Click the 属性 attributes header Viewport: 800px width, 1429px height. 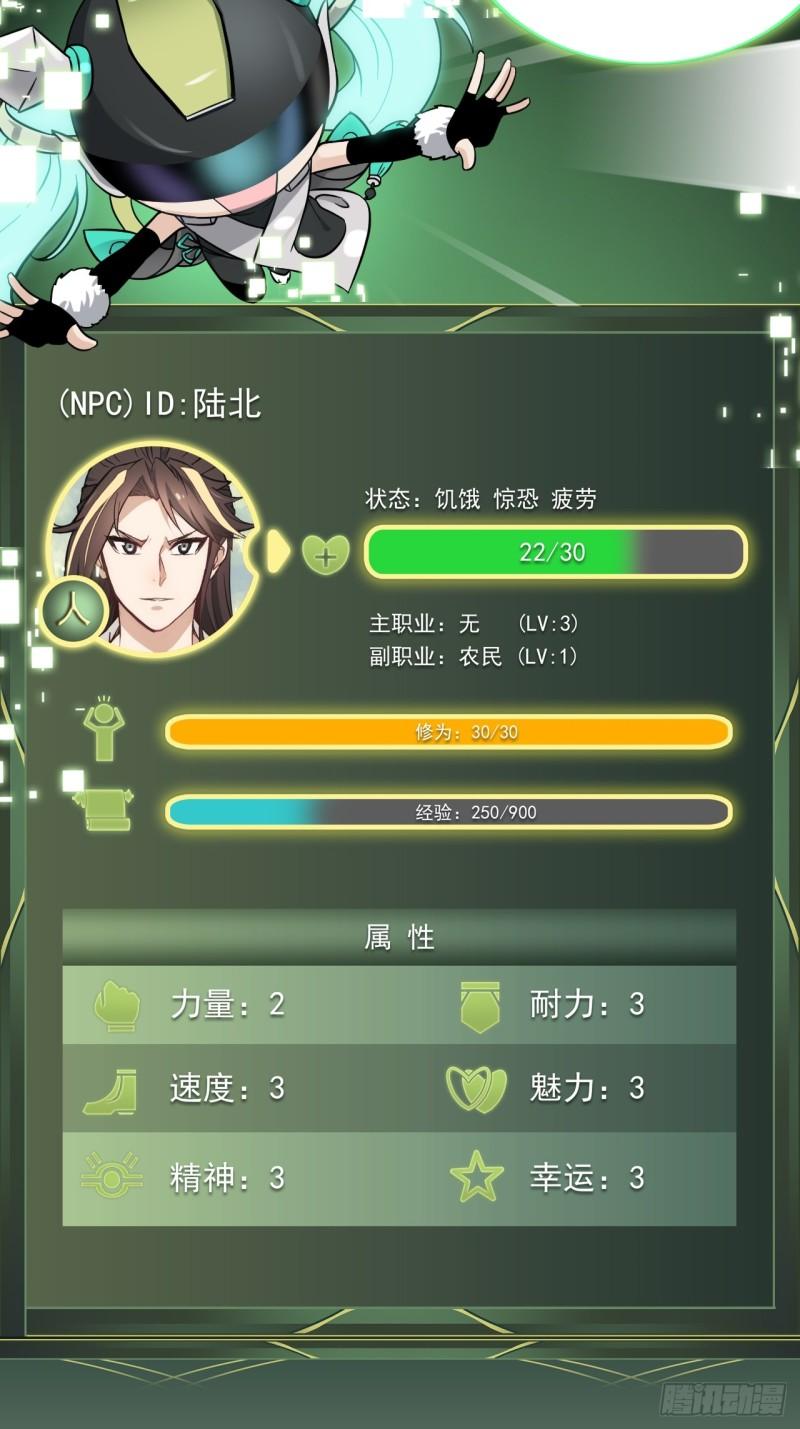399,937
